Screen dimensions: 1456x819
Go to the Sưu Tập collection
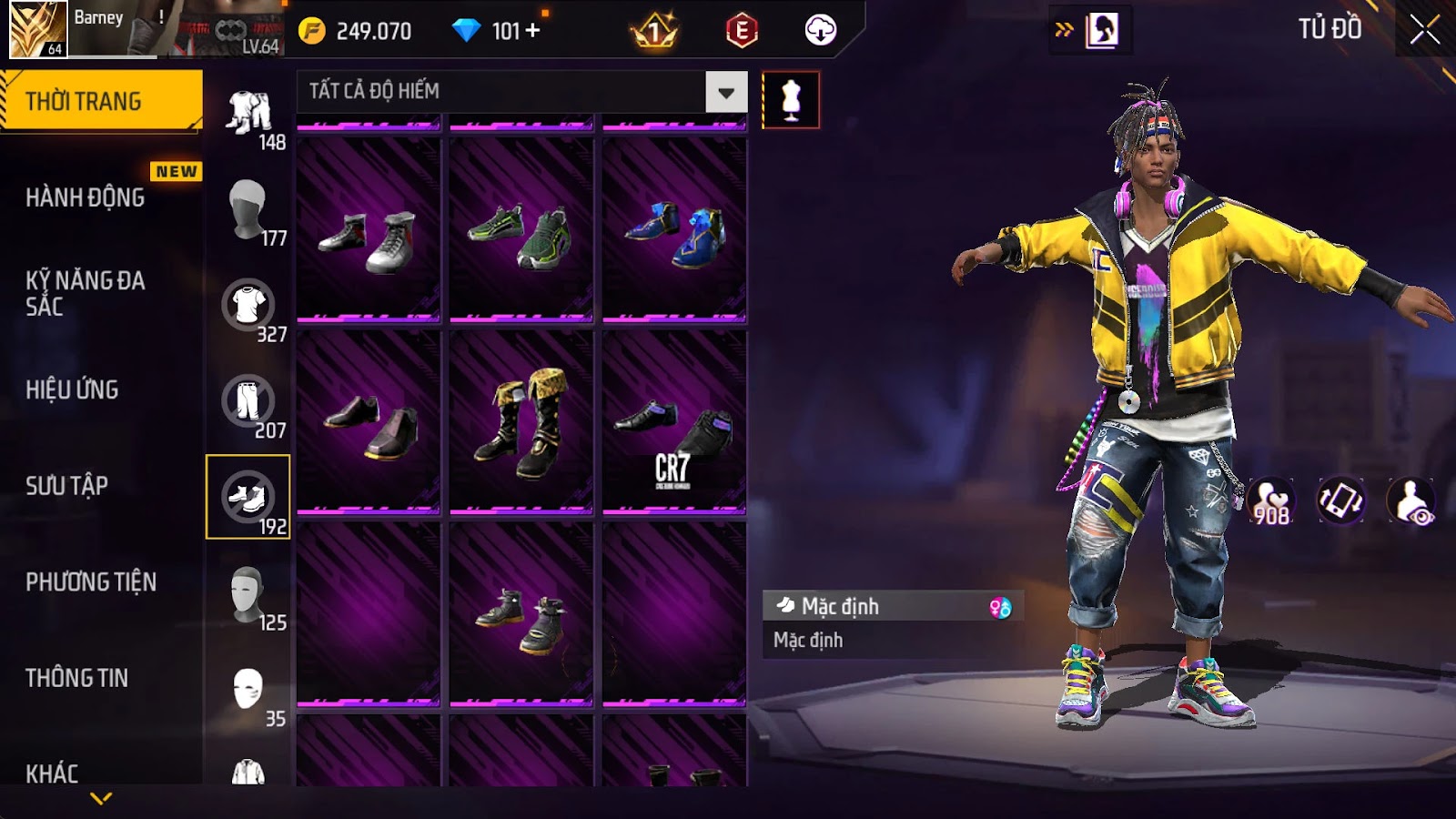point(66,486)
